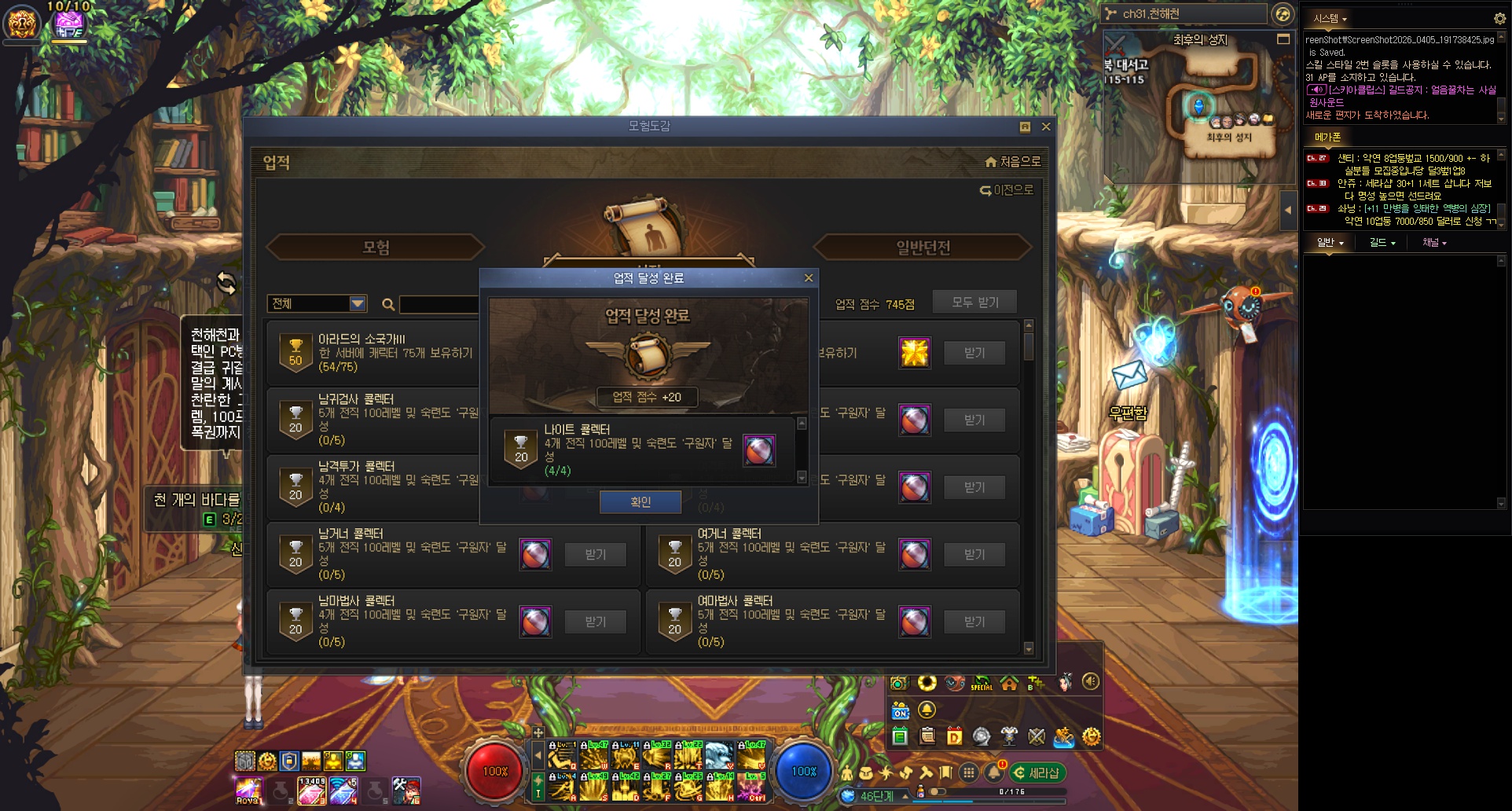
Task: Use the pink potion in slot 3
Action: 311,791
